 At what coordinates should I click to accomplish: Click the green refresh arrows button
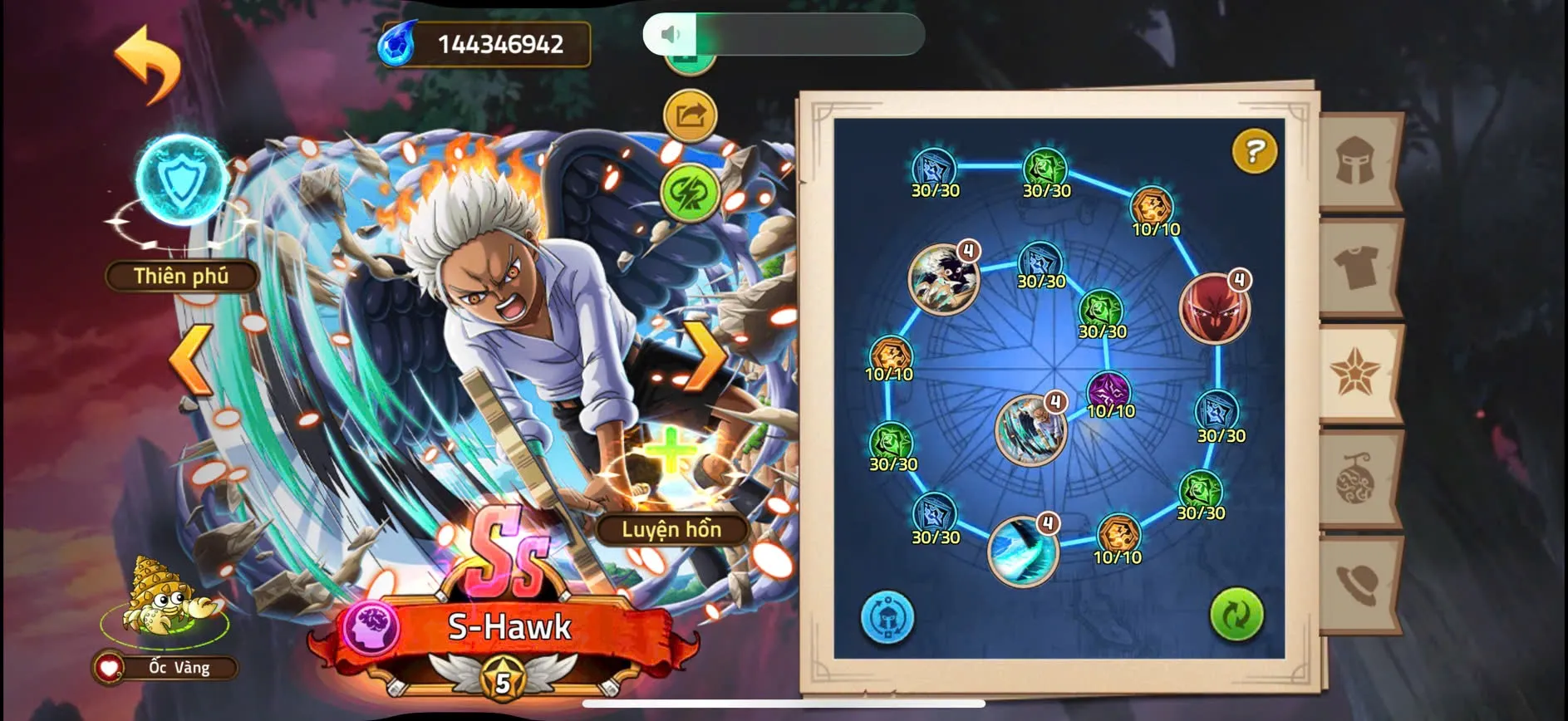tap(1236, 615)
